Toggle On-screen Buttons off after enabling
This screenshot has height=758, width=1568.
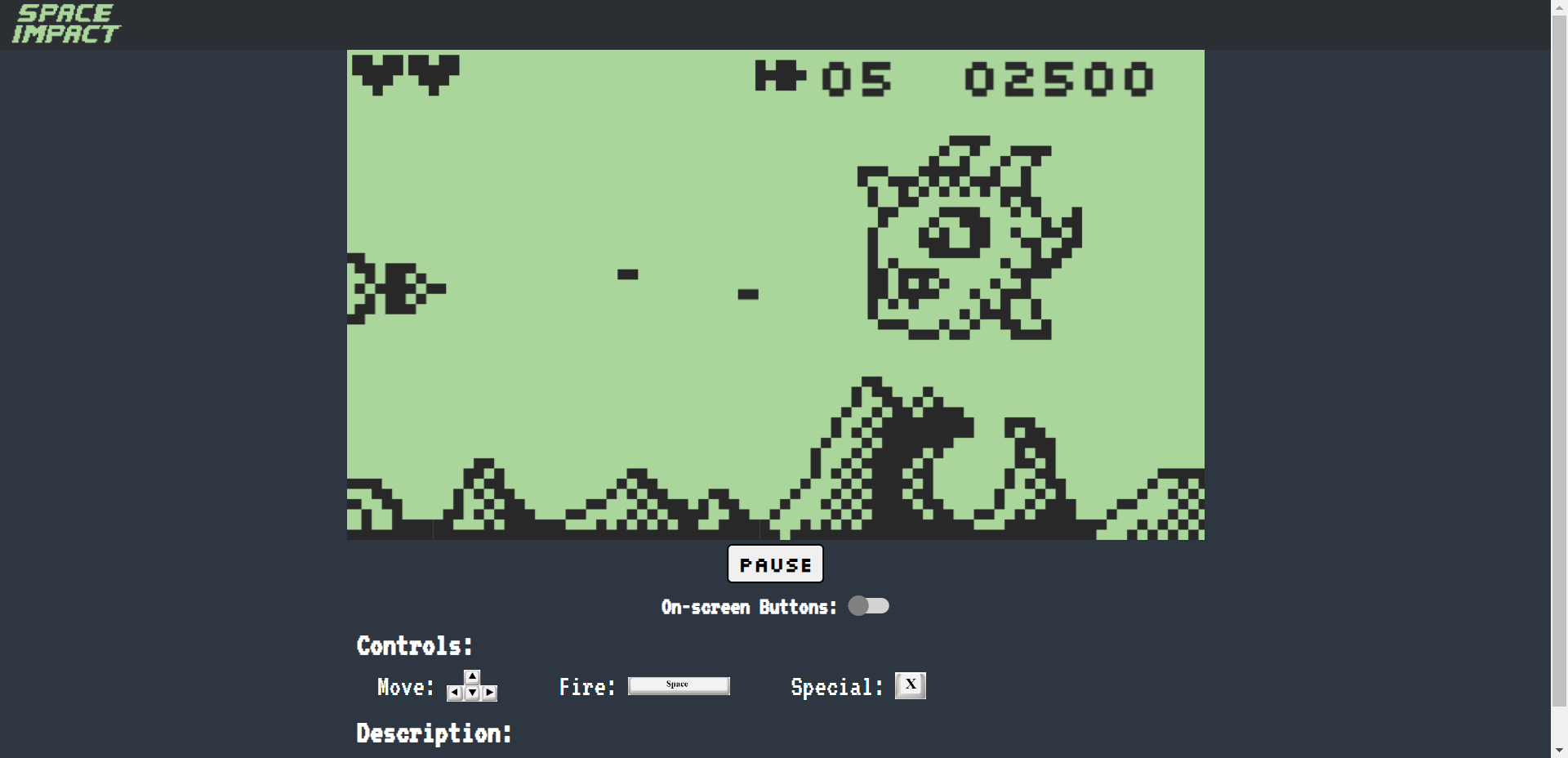[x=870, y=606]
